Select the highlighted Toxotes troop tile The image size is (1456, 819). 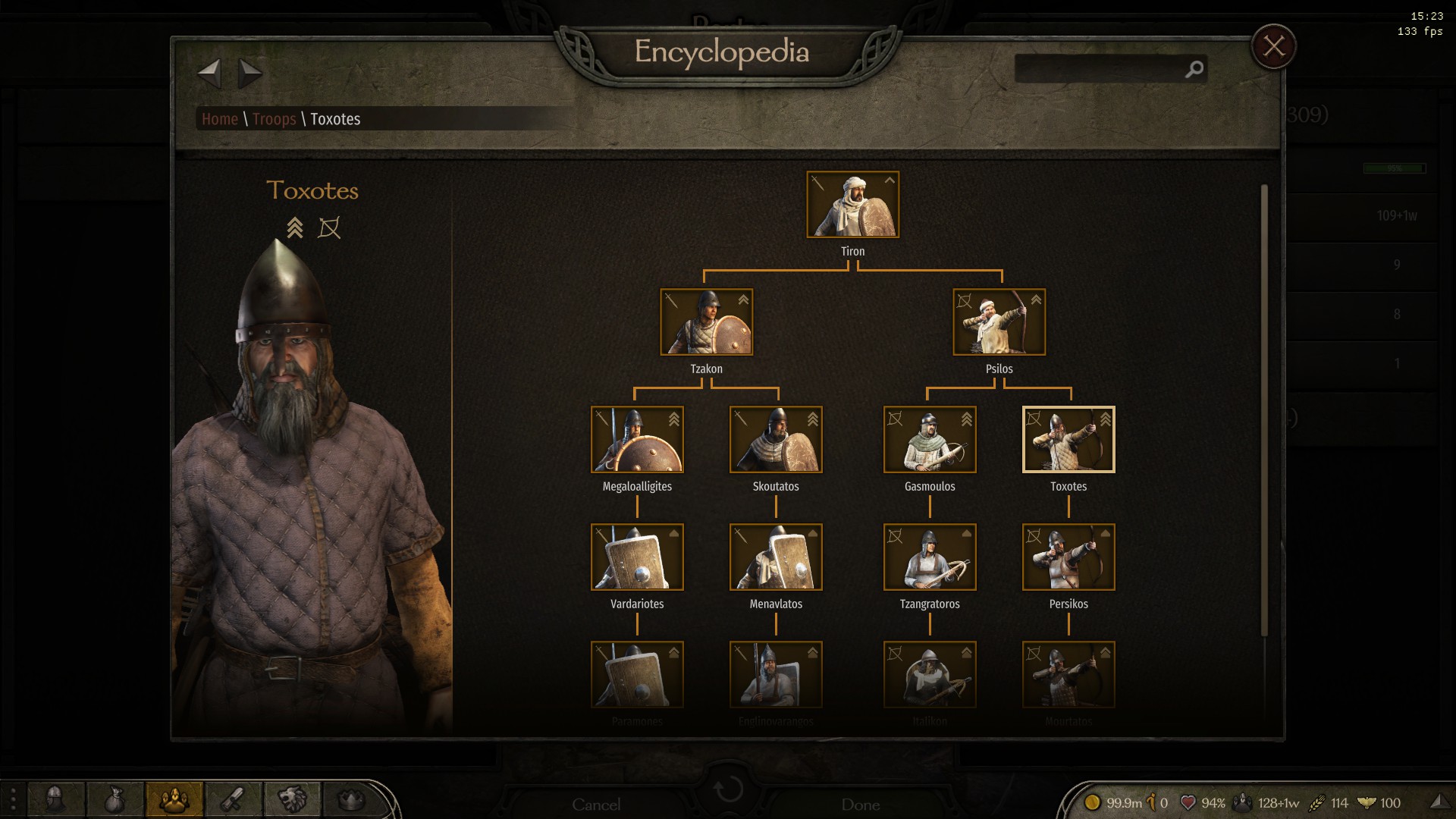pyautogui.click(x=1068, y=440)
